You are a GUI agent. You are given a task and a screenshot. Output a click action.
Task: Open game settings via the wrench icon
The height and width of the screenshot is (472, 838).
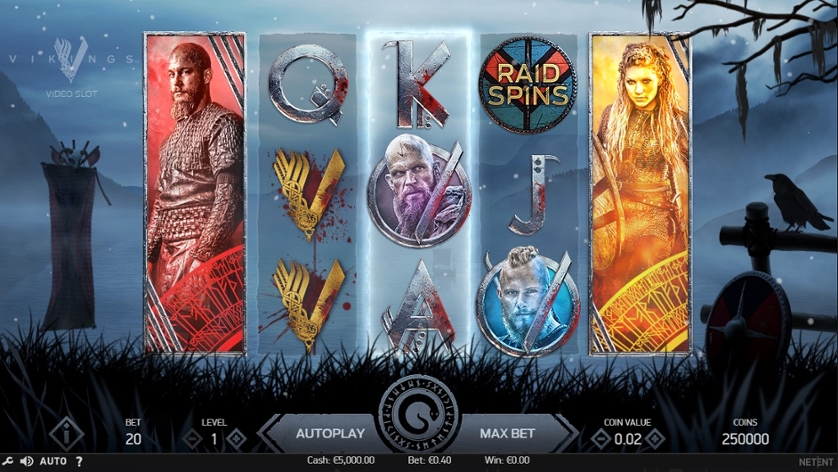[9, 462]
